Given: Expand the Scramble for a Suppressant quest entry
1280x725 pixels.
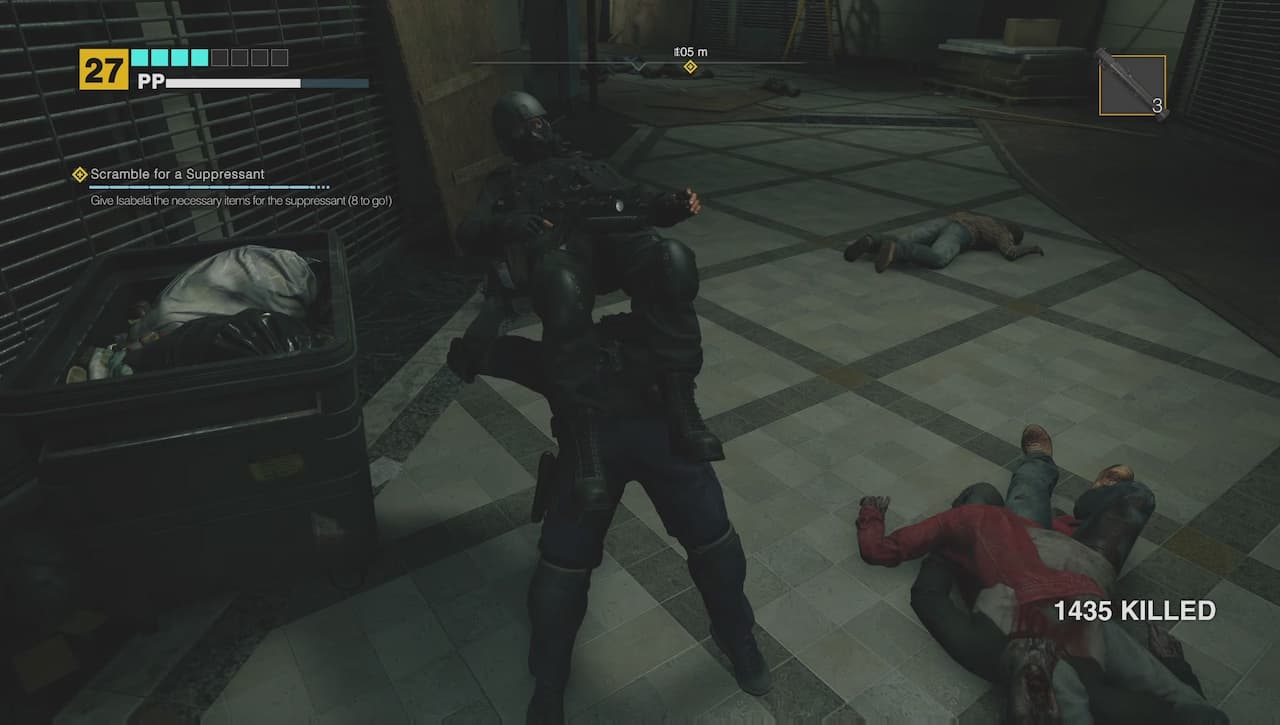Looking at the screenshot, I should coord(176,174).
